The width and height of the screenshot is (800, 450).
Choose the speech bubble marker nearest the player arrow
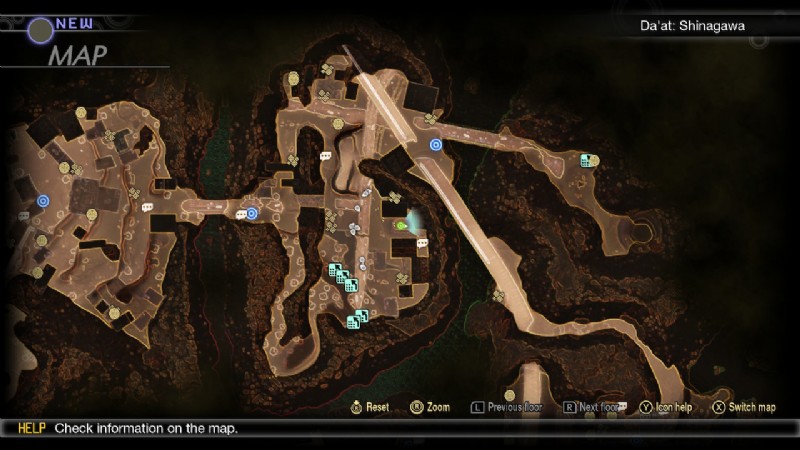point(422,242)
